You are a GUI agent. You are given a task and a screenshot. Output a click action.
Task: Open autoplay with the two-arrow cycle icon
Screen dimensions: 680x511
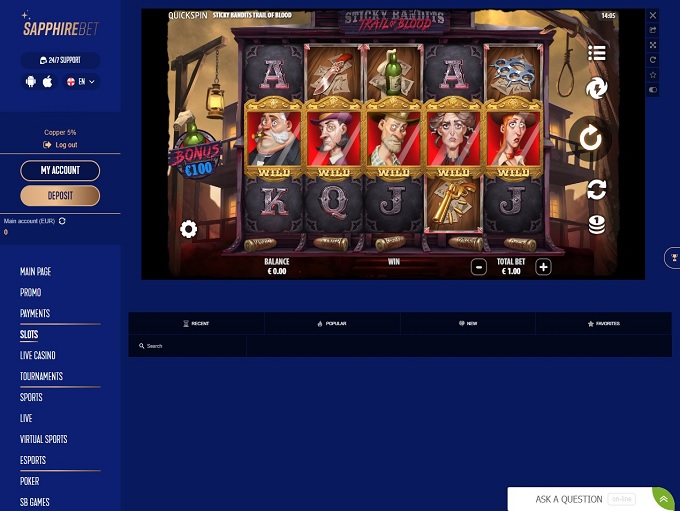(597, 188)
